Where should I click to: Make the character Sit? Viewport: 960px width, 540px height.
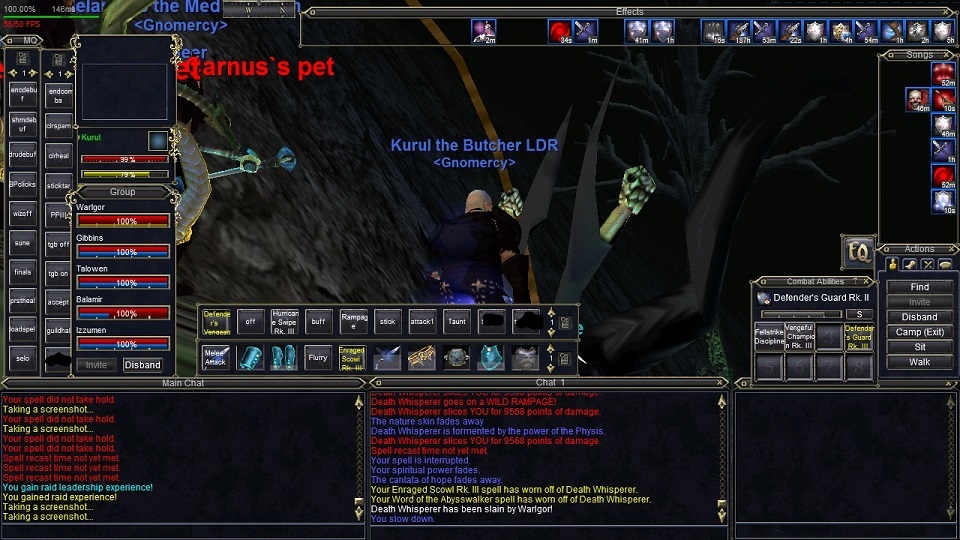pos(919,347)
